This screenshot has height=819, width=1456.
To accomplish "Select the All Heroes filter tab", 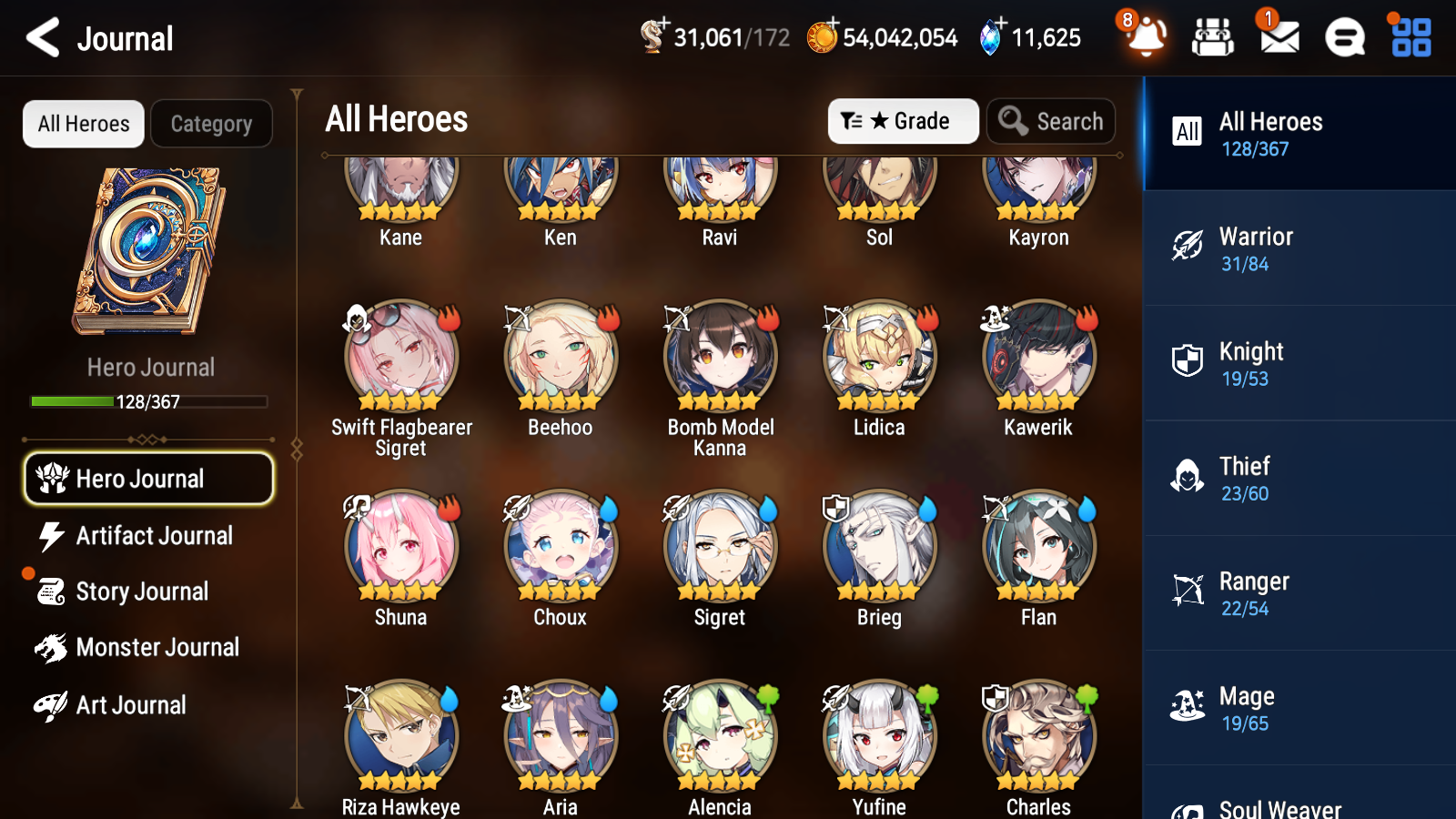I will tap(83, 123).
